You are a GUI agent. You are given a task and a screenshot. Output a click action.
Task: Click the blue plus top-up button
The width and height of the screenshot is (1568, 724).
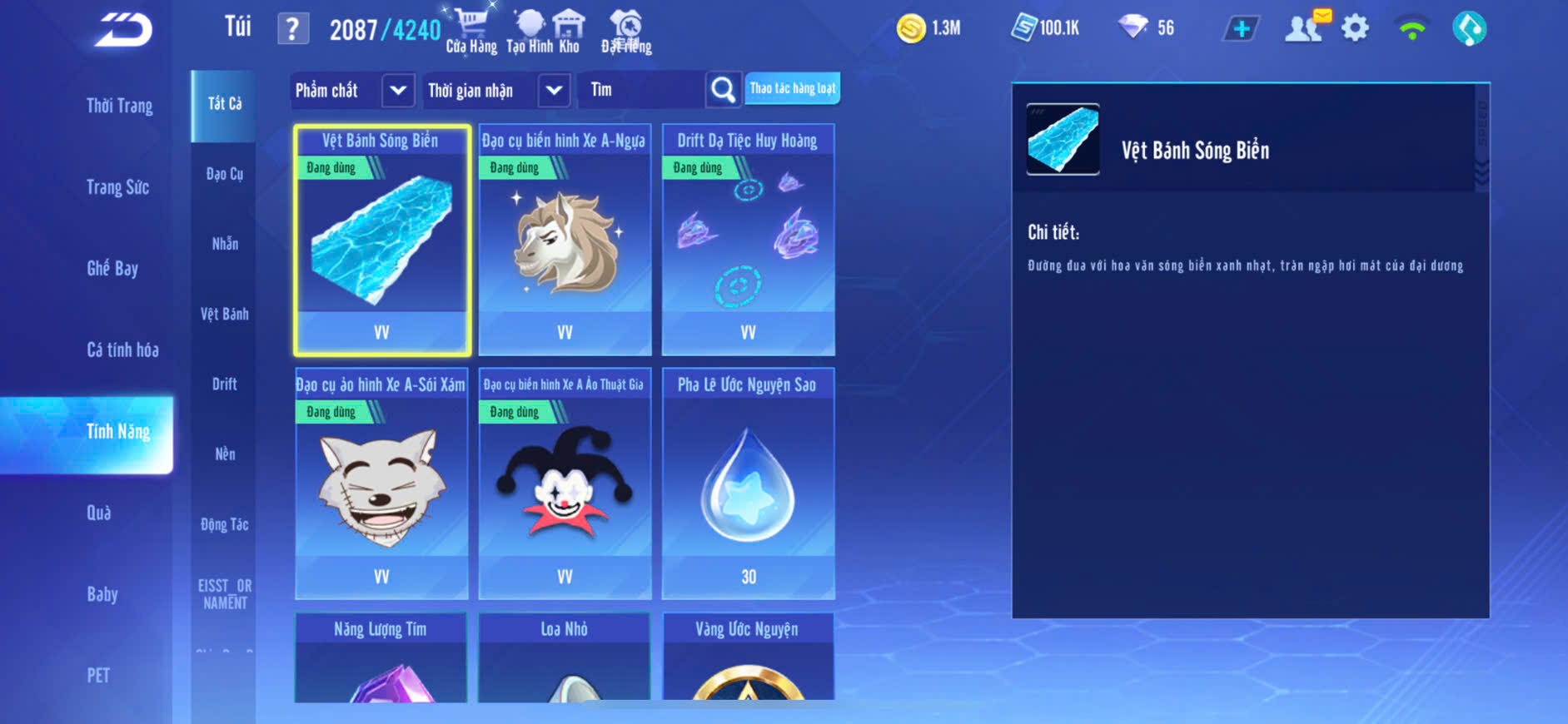click(1241, 29)
